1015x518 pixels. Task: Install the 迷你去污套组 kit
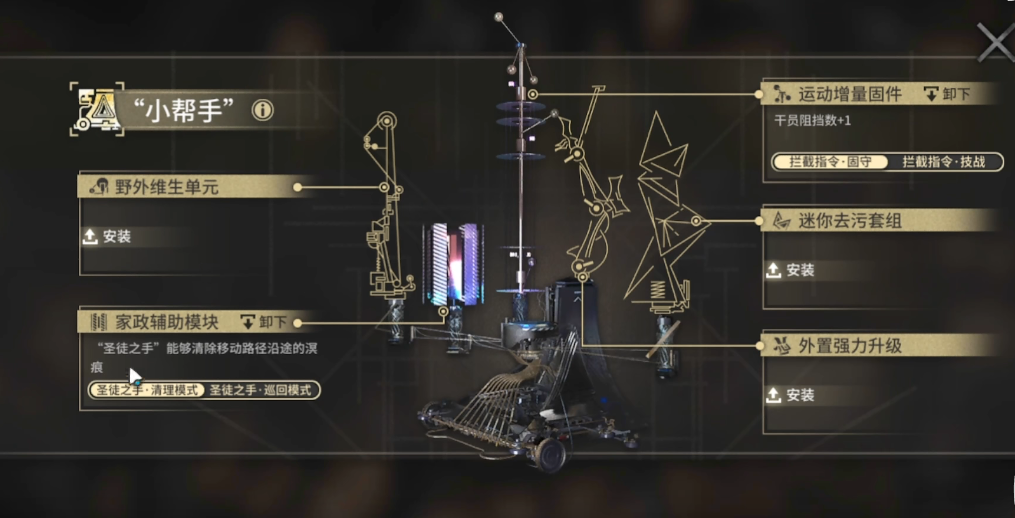[x=790, y=270]
